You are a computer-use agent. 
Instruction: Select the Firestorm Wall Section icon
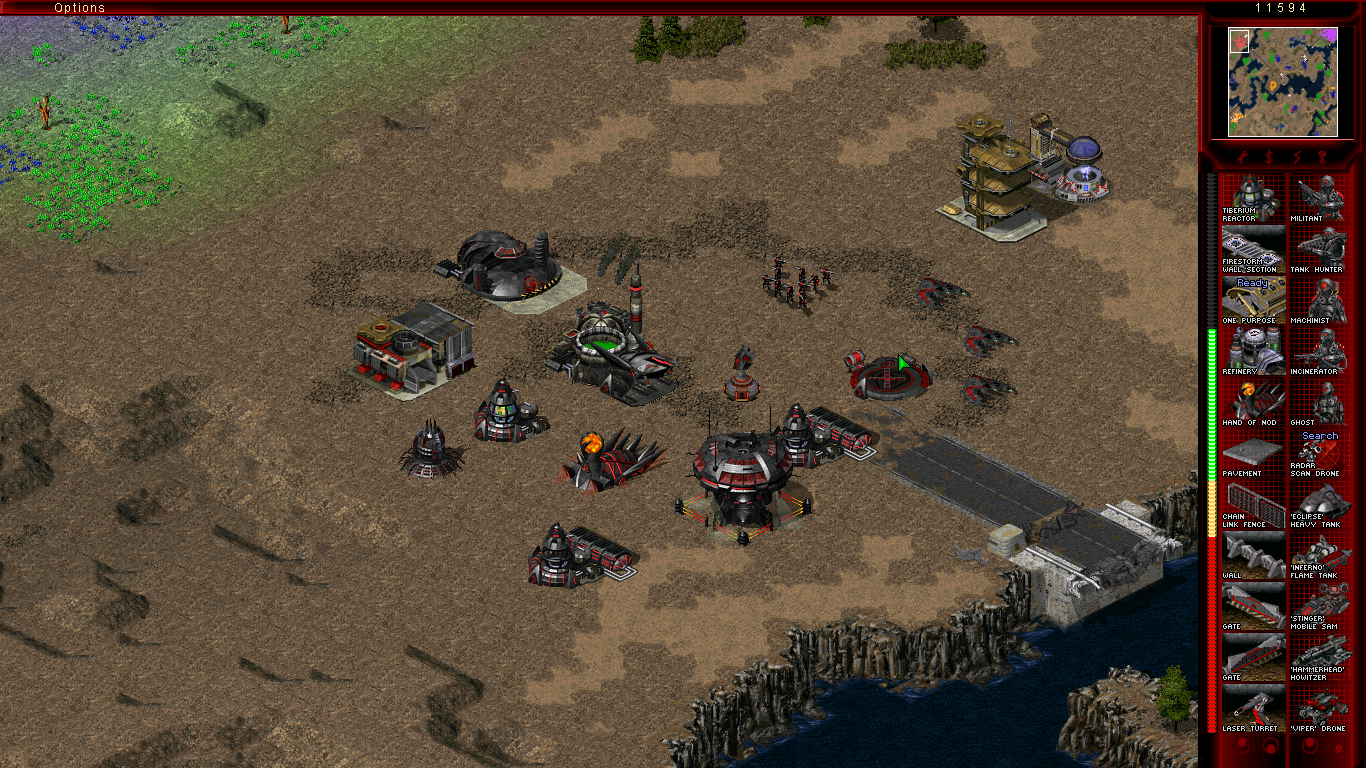pos(1253,250)
